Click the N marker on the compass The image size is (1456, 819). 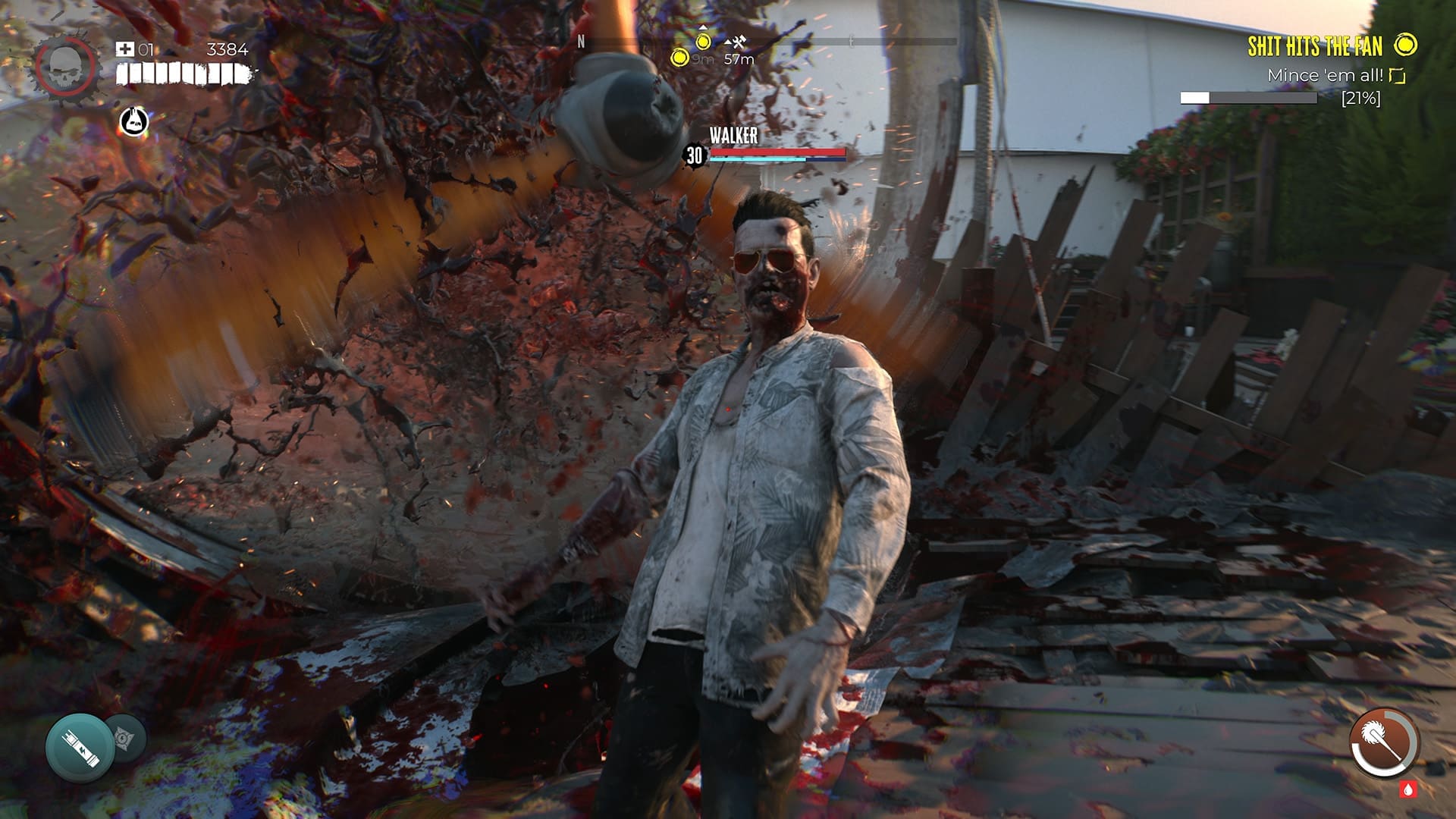(x=582, y=42)
